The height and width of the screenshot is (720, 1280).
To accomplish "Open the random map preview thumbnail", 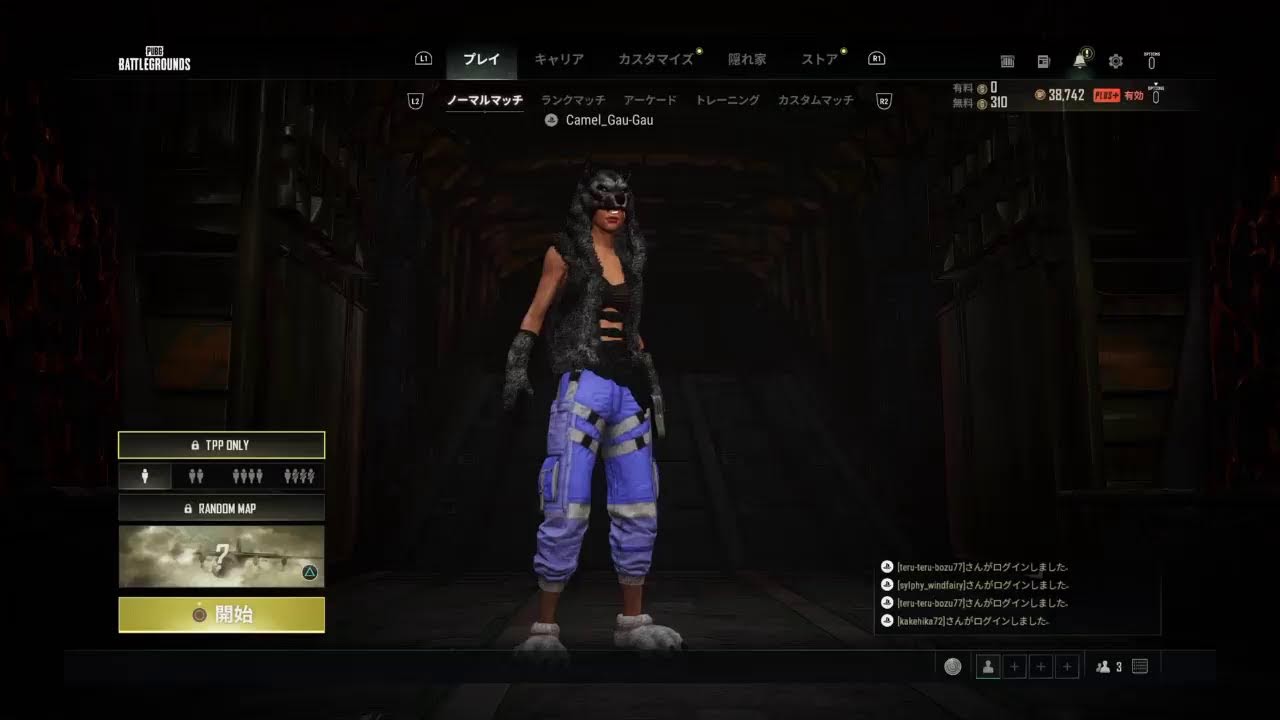I will click(x=221, y=556).
